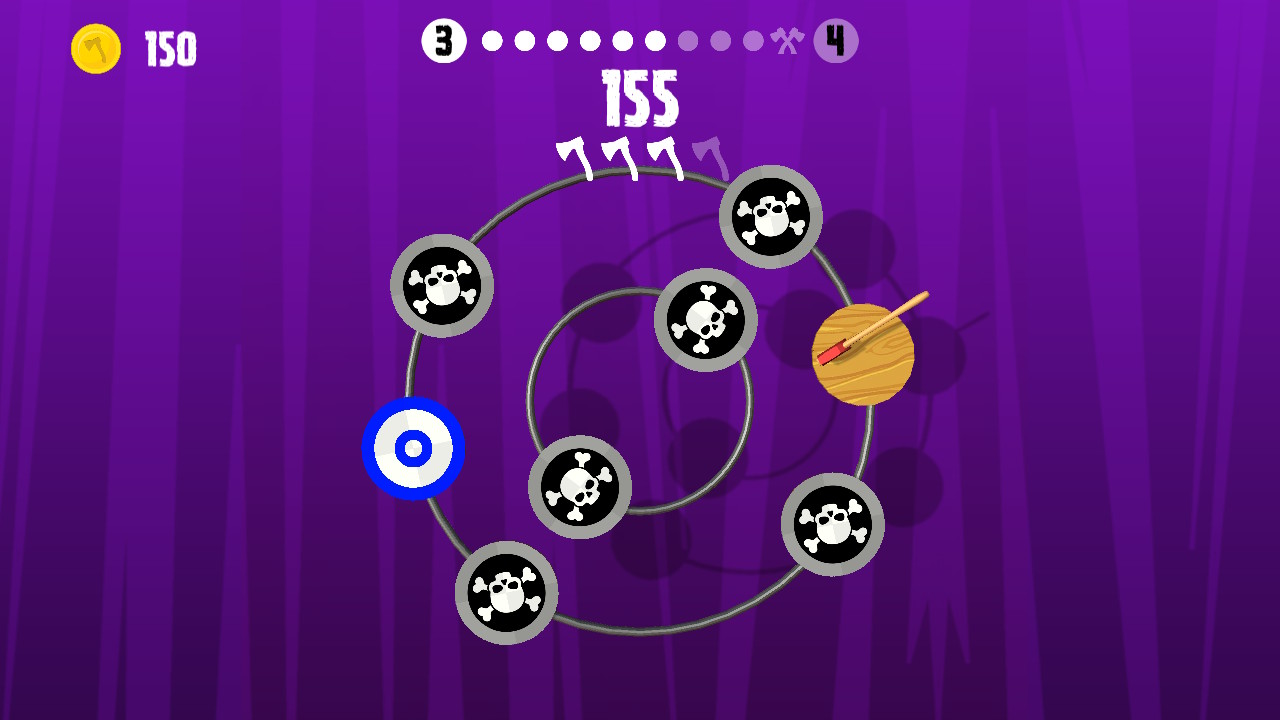1280x720 pixels.
Task: Click the lower-right skull target
Action: pyautogui.click(x=834, y=522)
